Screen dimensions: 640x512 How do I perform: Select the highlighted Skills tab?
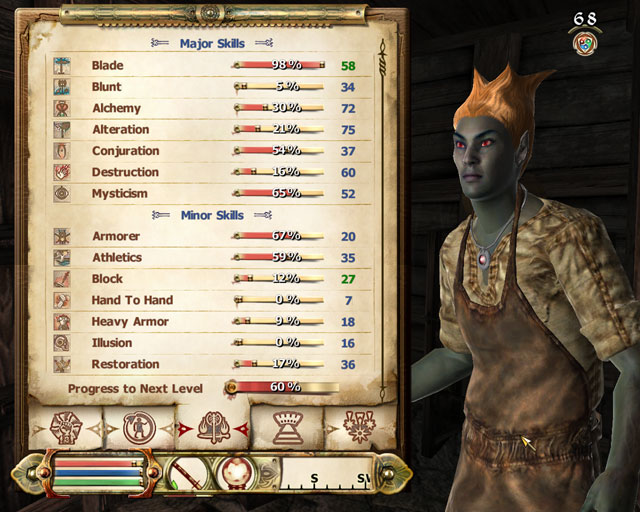point(212,428)
